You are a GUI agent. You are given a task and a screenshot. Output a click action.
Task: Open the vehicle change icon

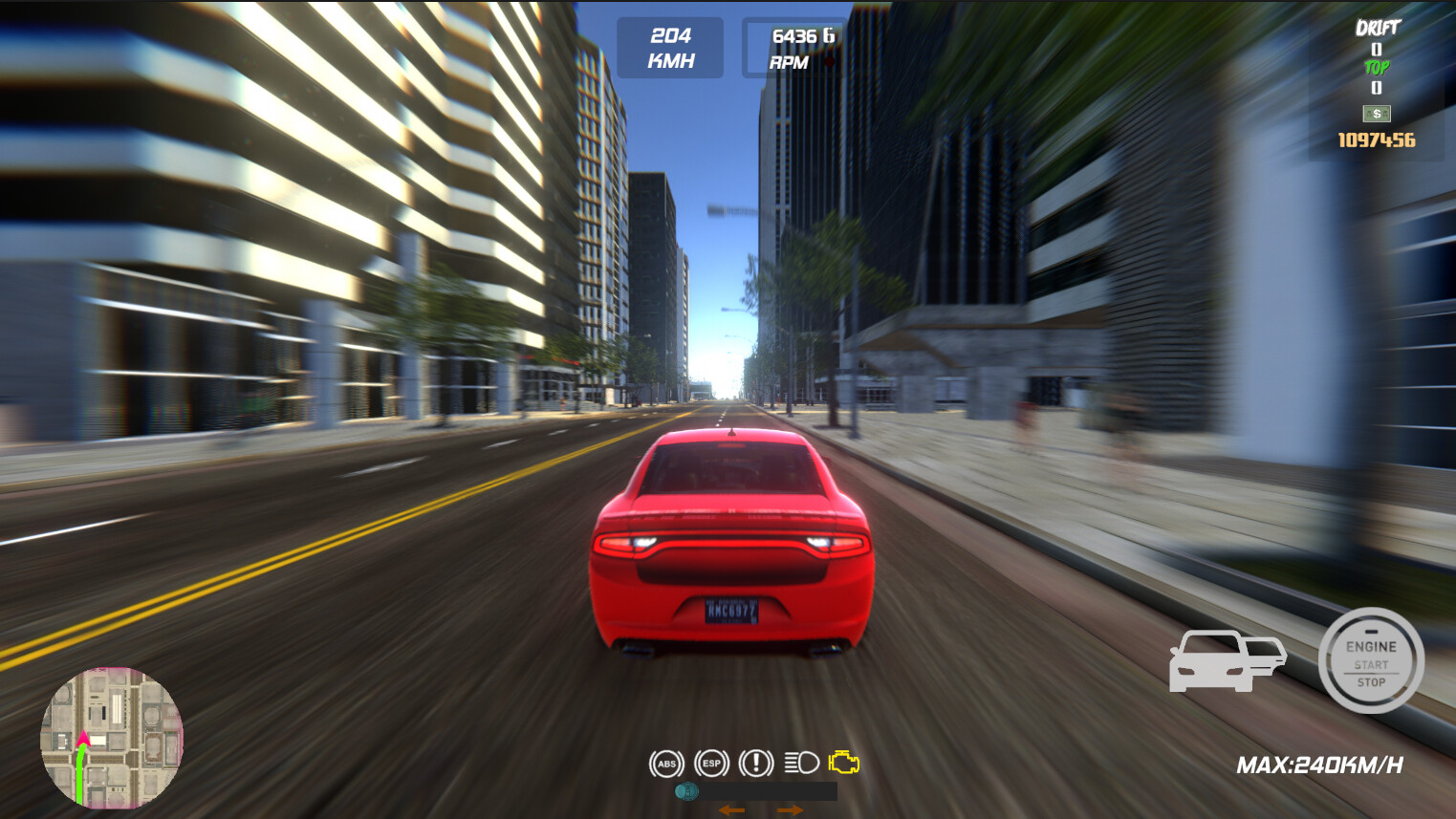1228,661
